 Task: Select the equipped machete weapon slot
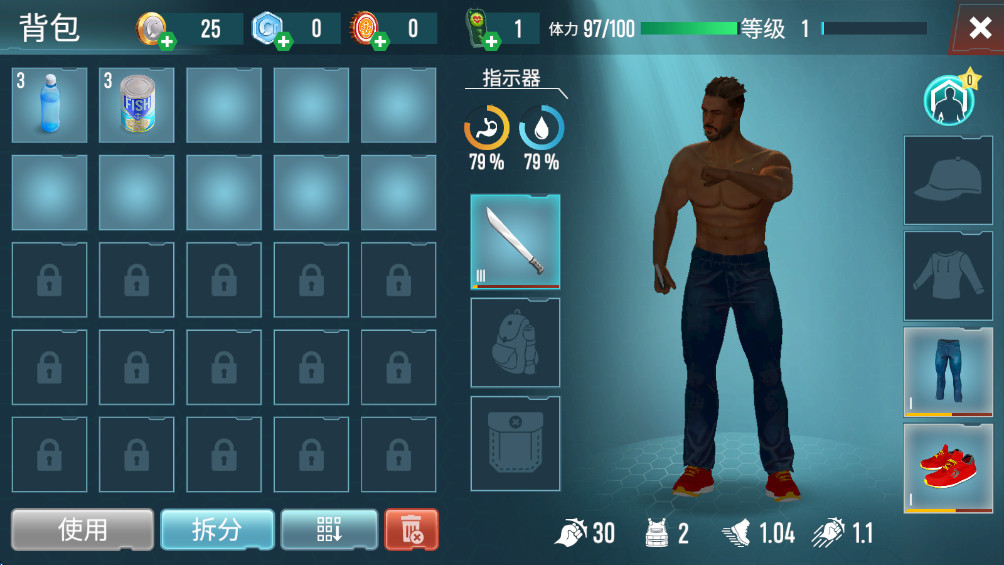[515, 242]
